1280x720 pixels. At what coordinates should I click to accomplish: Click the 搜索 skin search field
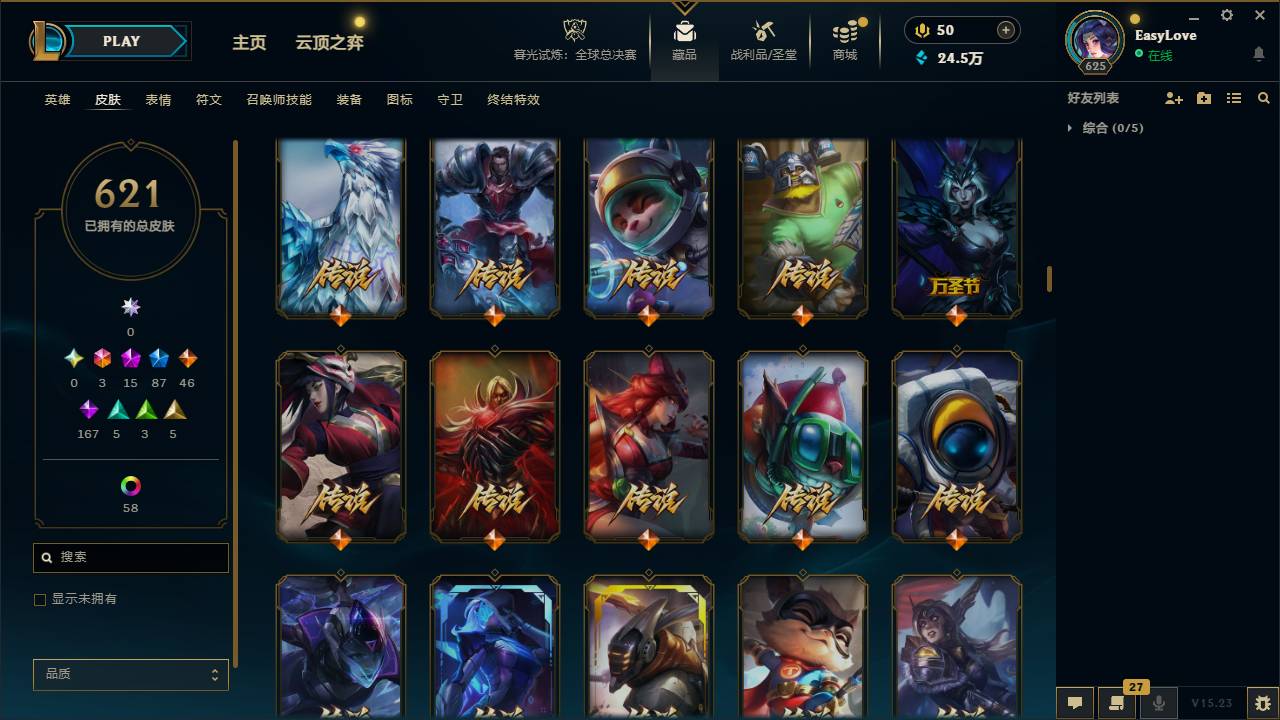(x=130, y=557)
